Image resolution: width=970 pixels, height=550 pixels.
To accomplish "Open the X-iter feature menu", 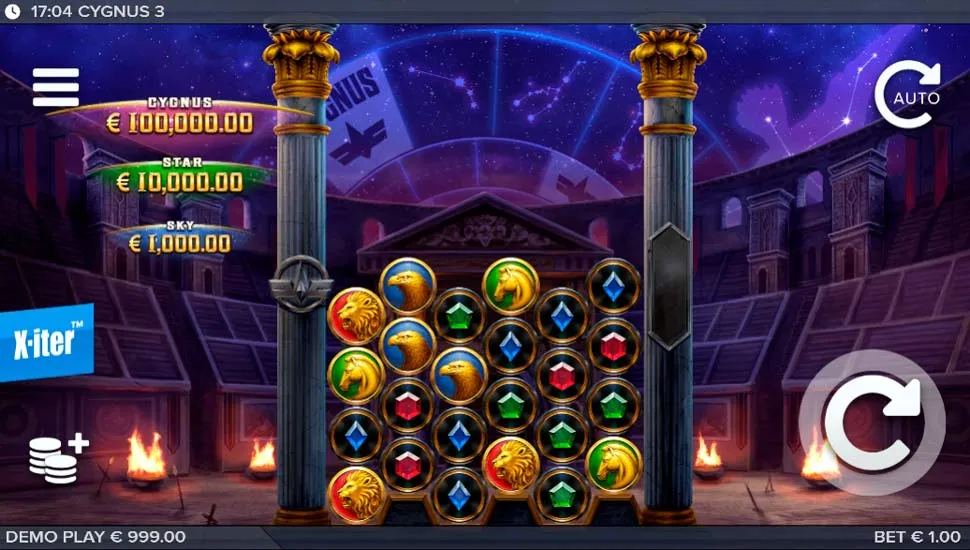I will point(46,341).
